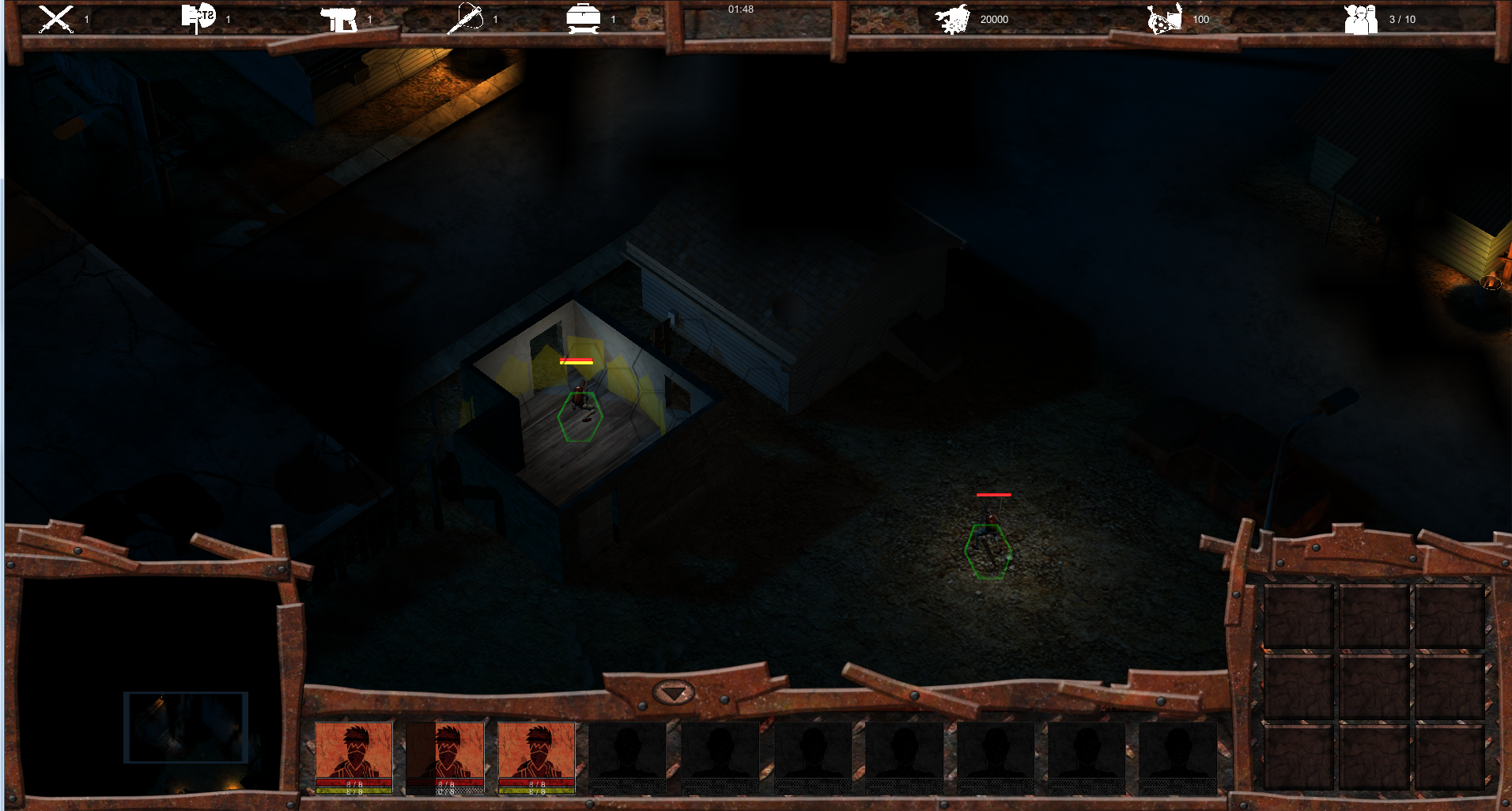Open the toolbox engineer icon

click(583, 19)
